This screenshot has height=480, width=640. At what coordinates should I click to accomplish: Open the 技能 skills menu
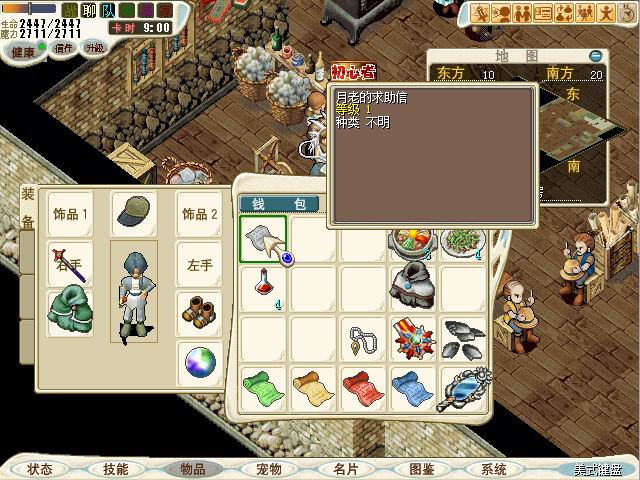click(x=115, y=468)
